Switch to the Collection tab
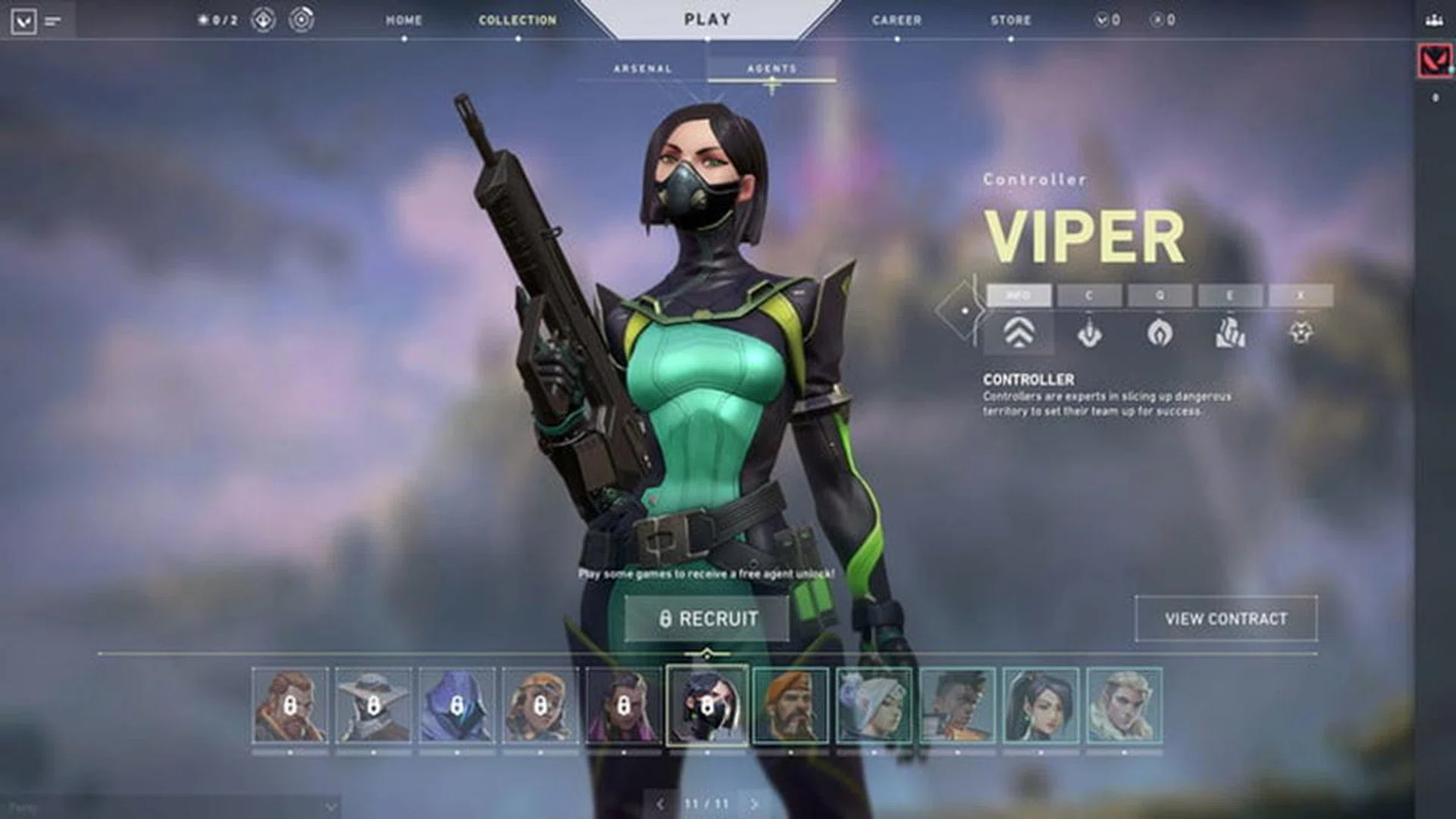Screen dimensions: 1456x819 click(517, 20)
